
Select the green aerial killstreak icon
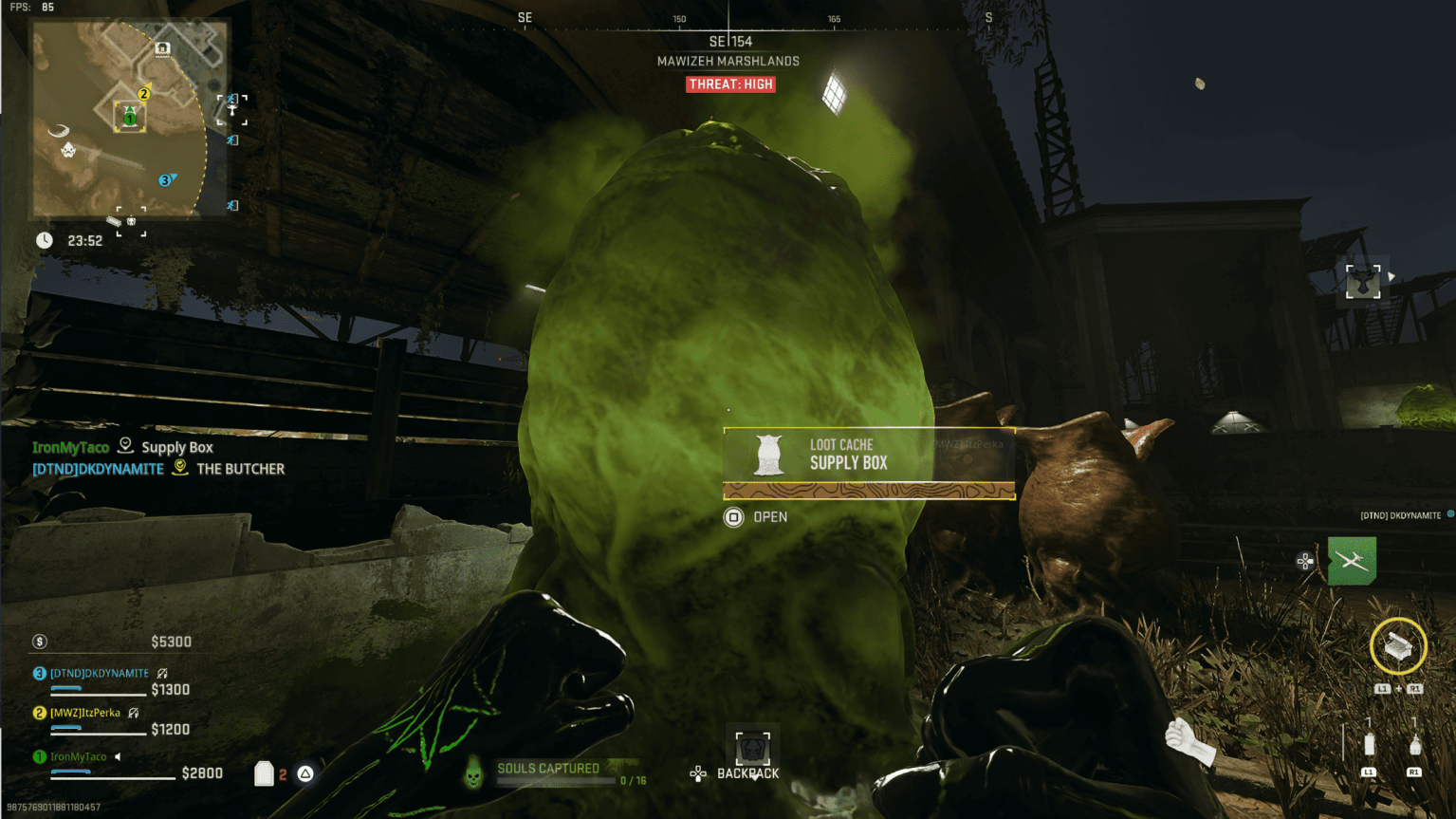[x=1353, y=561]
